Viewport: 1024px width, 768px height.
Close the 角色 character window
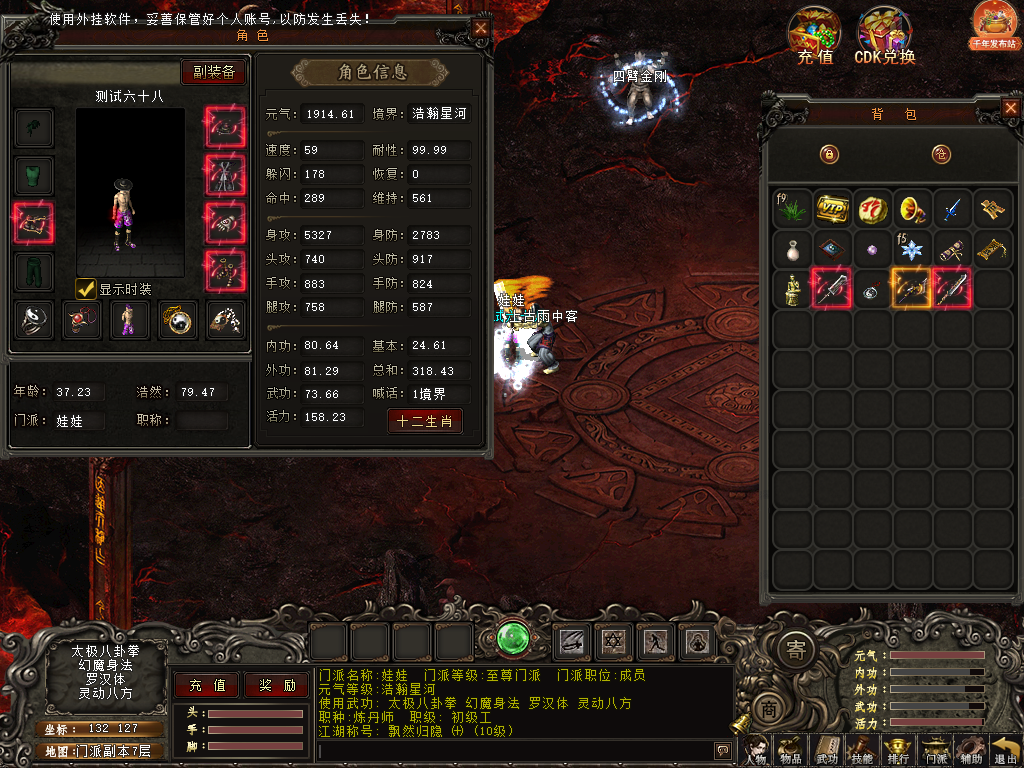click(x=481, y=29)
